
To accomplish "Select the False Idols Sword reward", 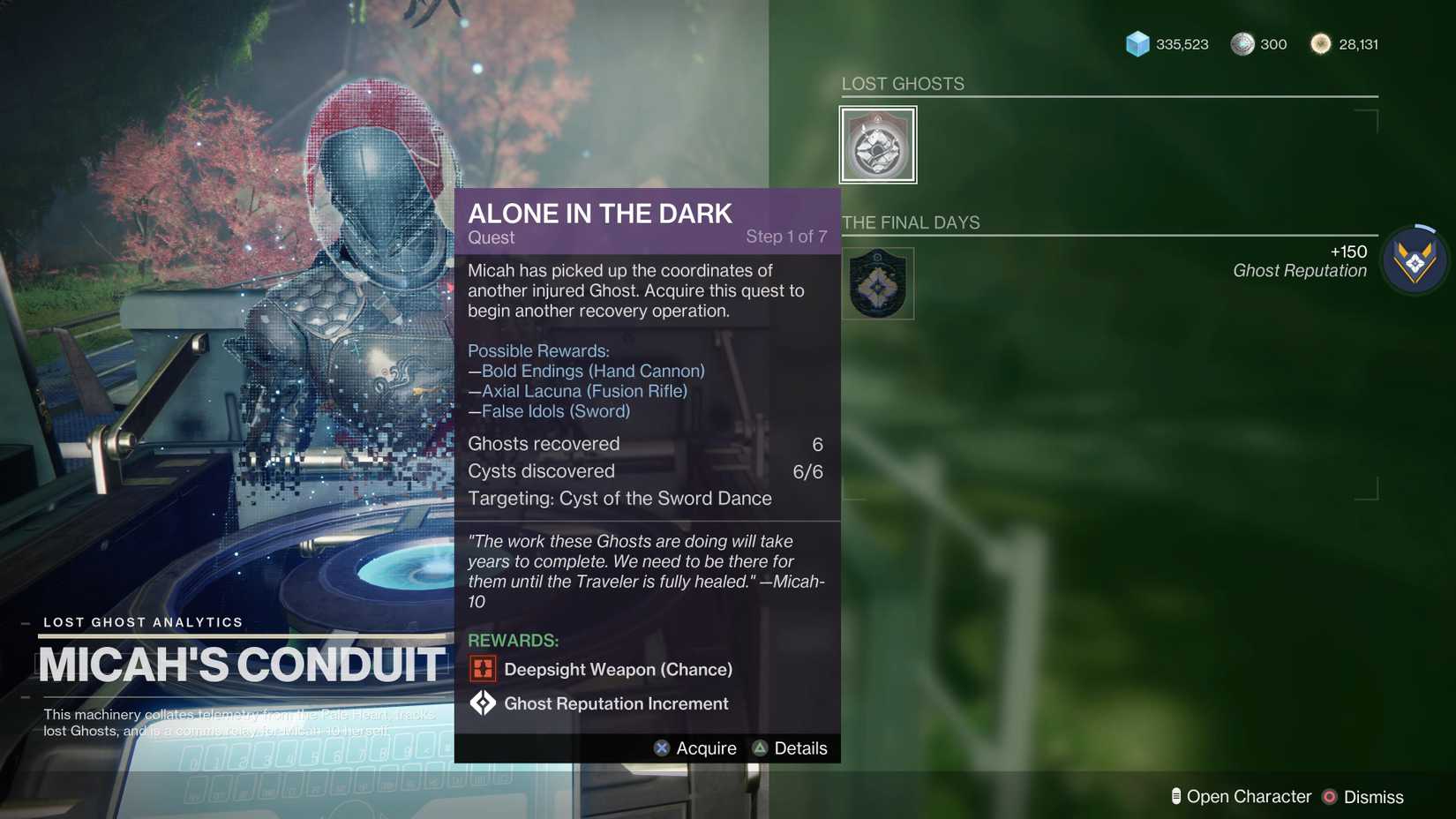I will tap(550, 411).
